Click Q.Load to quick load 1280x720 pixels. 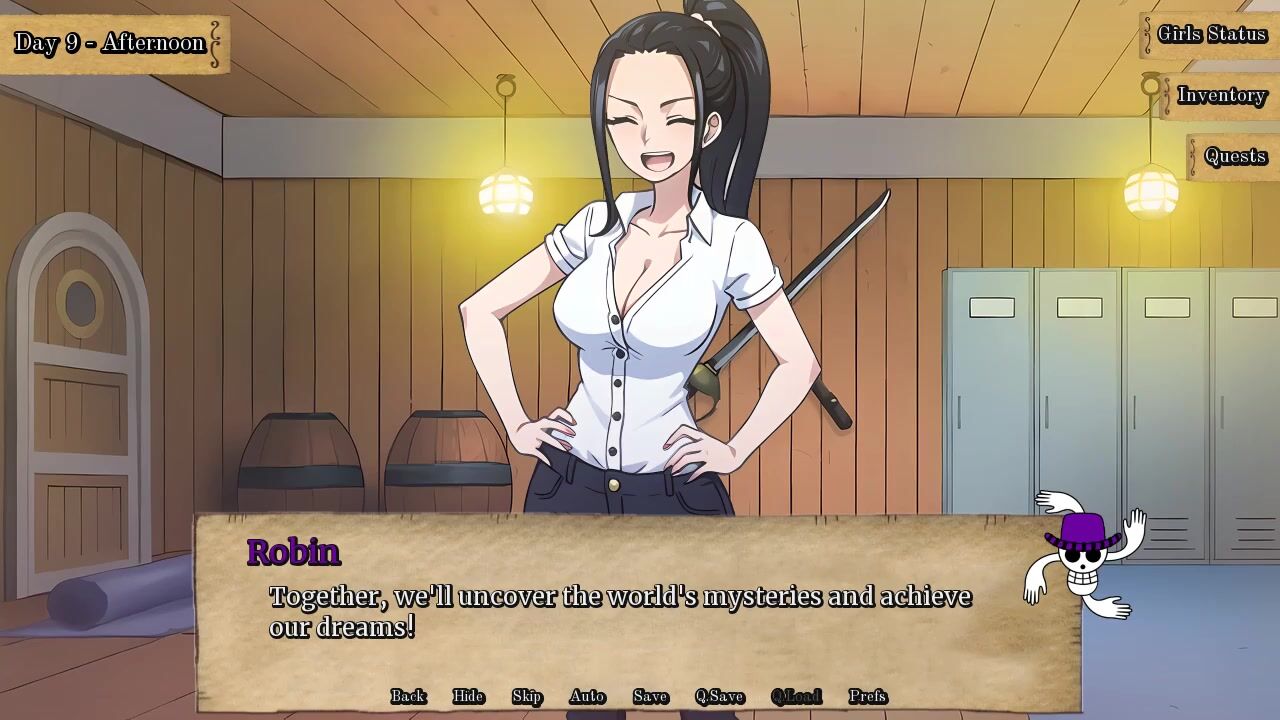(x=796, y=697)
